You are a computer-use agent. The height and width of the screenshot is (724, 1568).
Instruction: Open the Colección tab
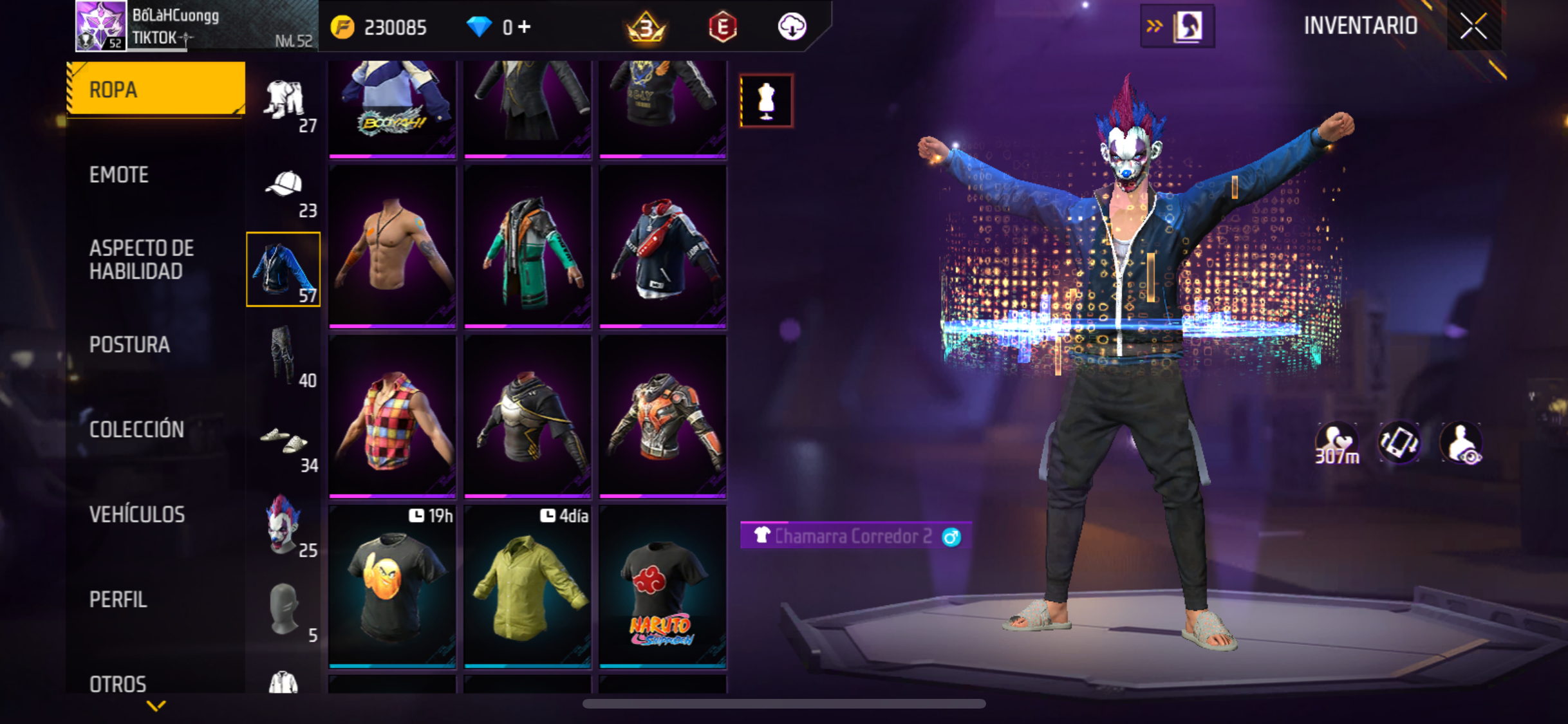(136, 429)
